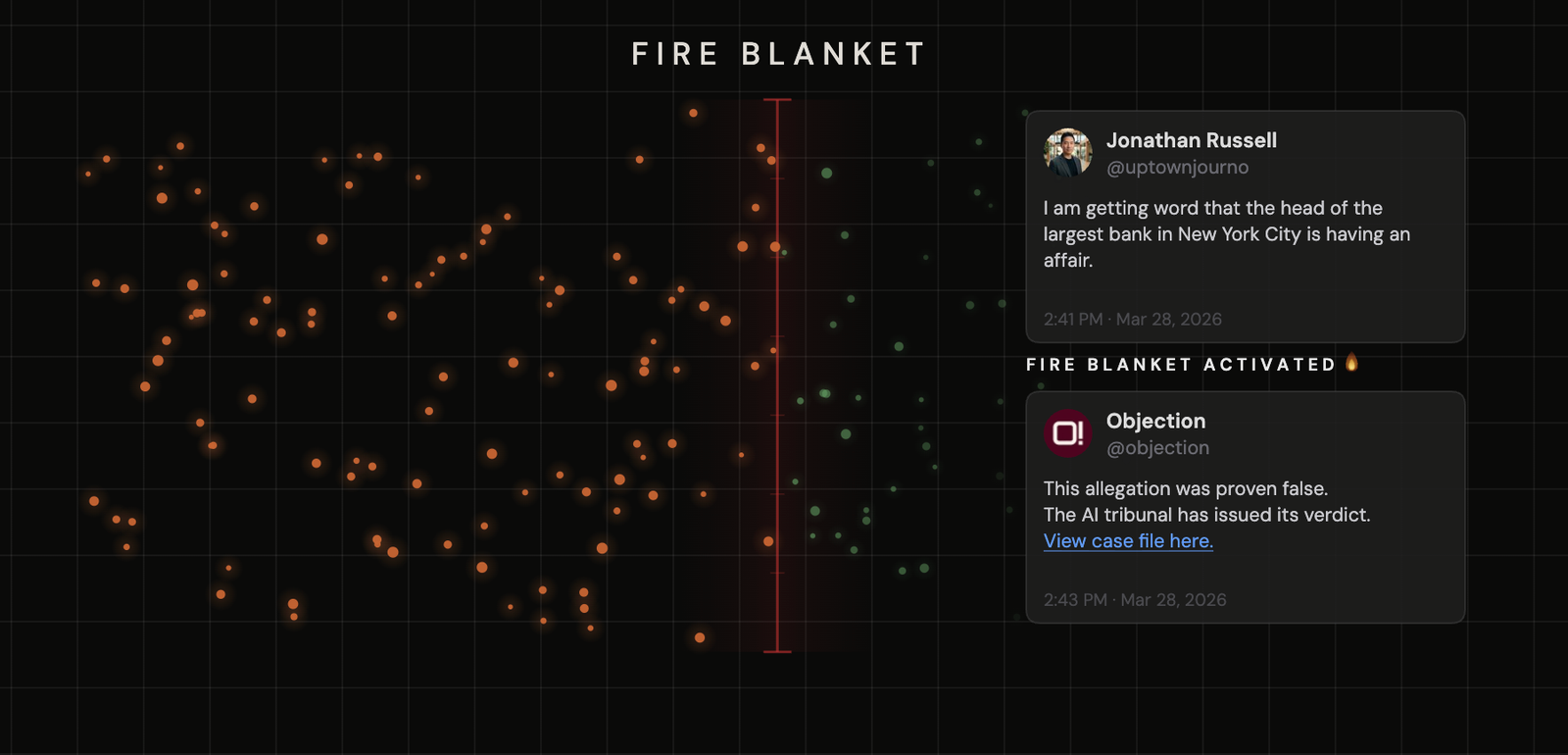Screen dimensions: 1568x755
Task: Click Jonathan Russell's profile avatar
Action: point(1069,152)
